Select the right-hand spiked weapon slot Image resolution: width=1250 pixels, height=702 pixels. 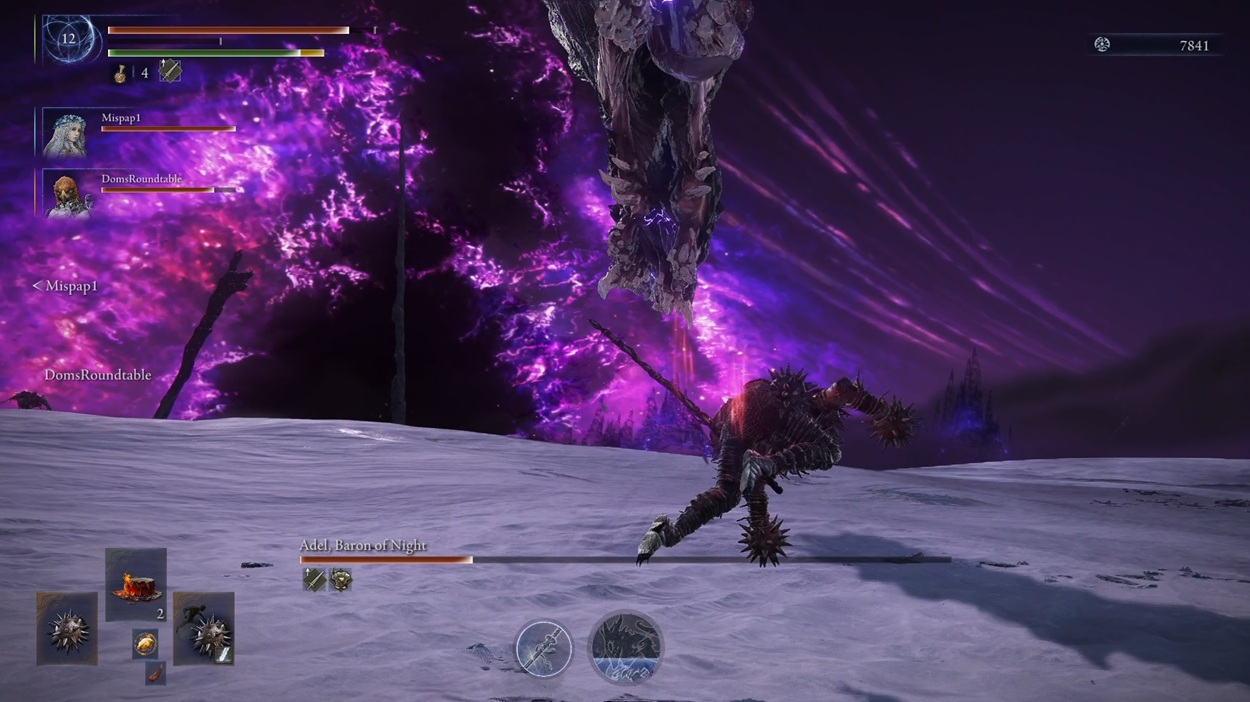tap(204, 628)
